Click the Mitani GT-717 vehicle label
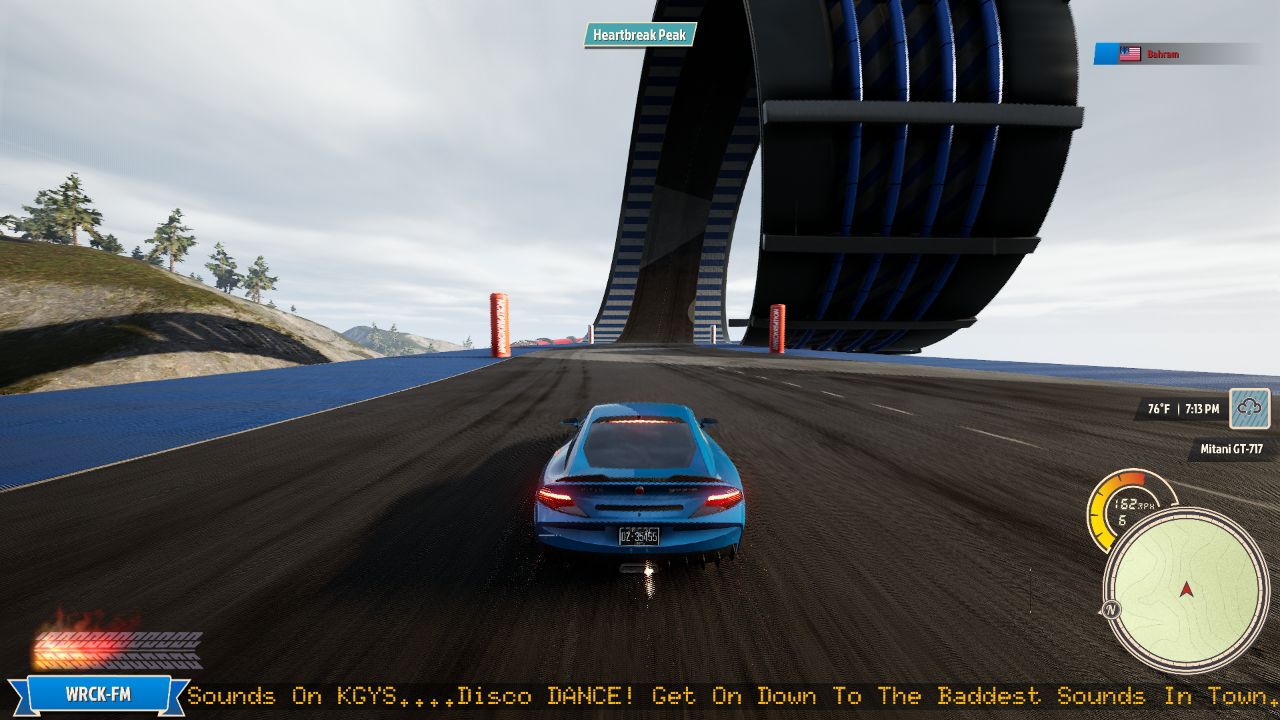The width and height of the screenshot is (1280, 720). (1232, 450)
